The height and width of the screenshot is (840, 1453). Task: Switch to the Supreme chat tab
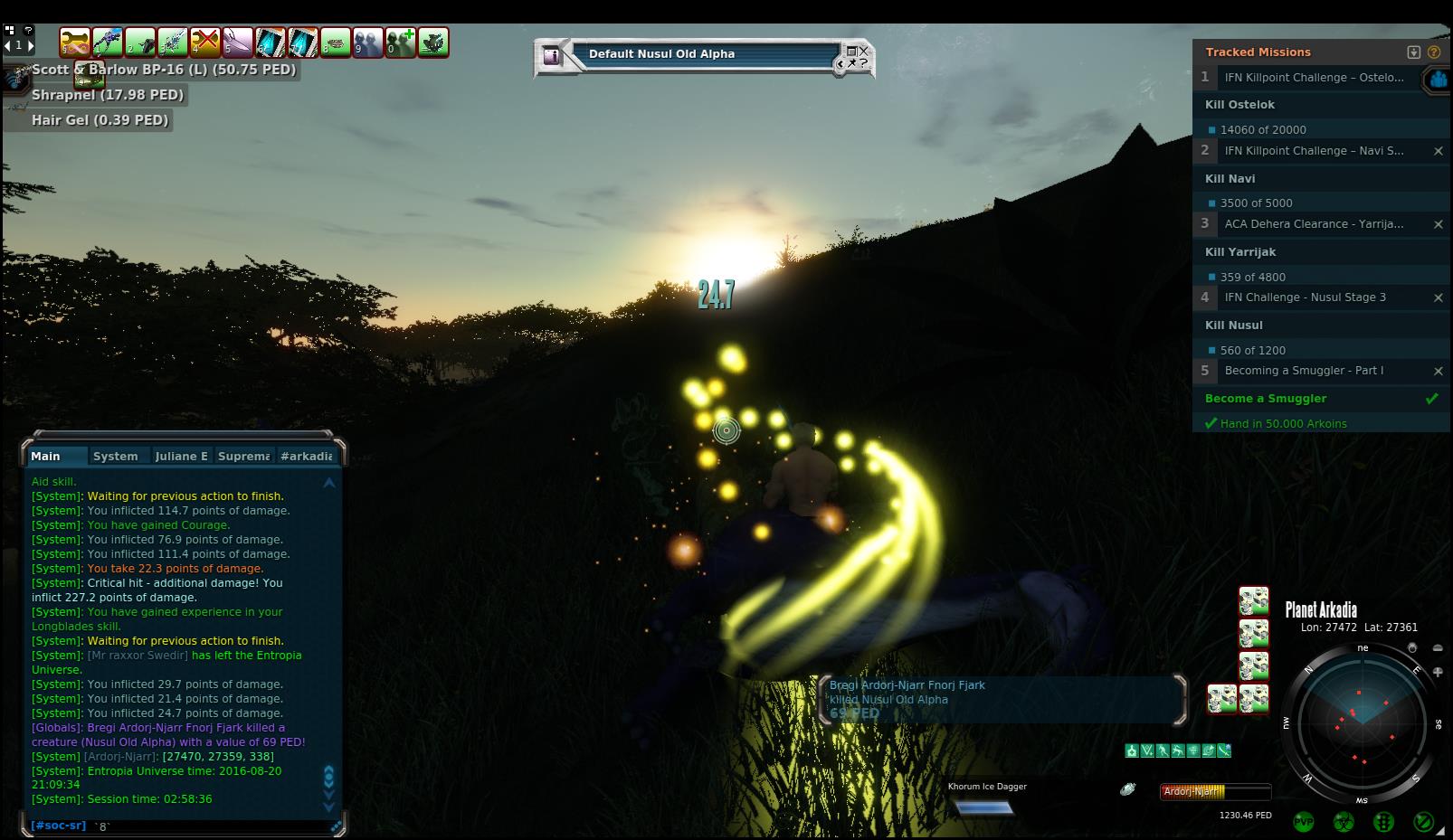point(243,456)
